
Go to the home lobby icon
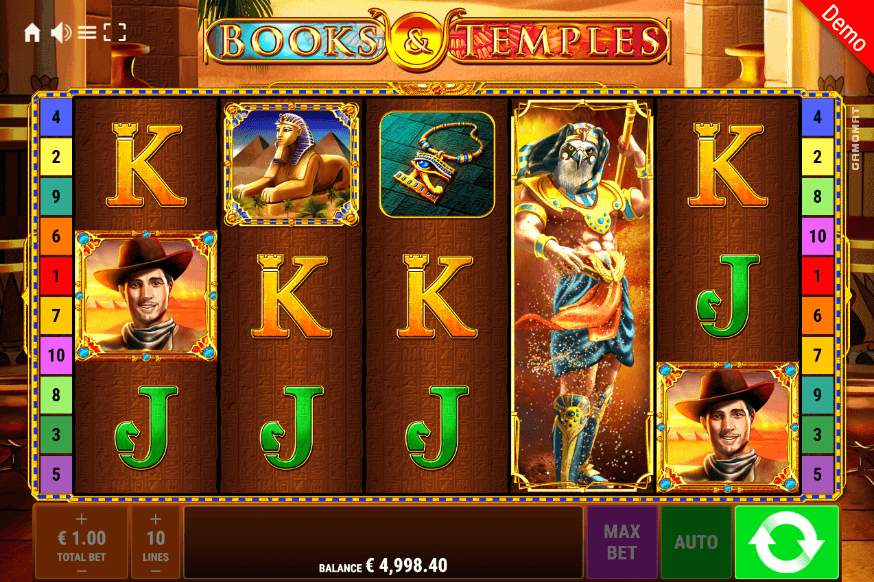point(32,33)
